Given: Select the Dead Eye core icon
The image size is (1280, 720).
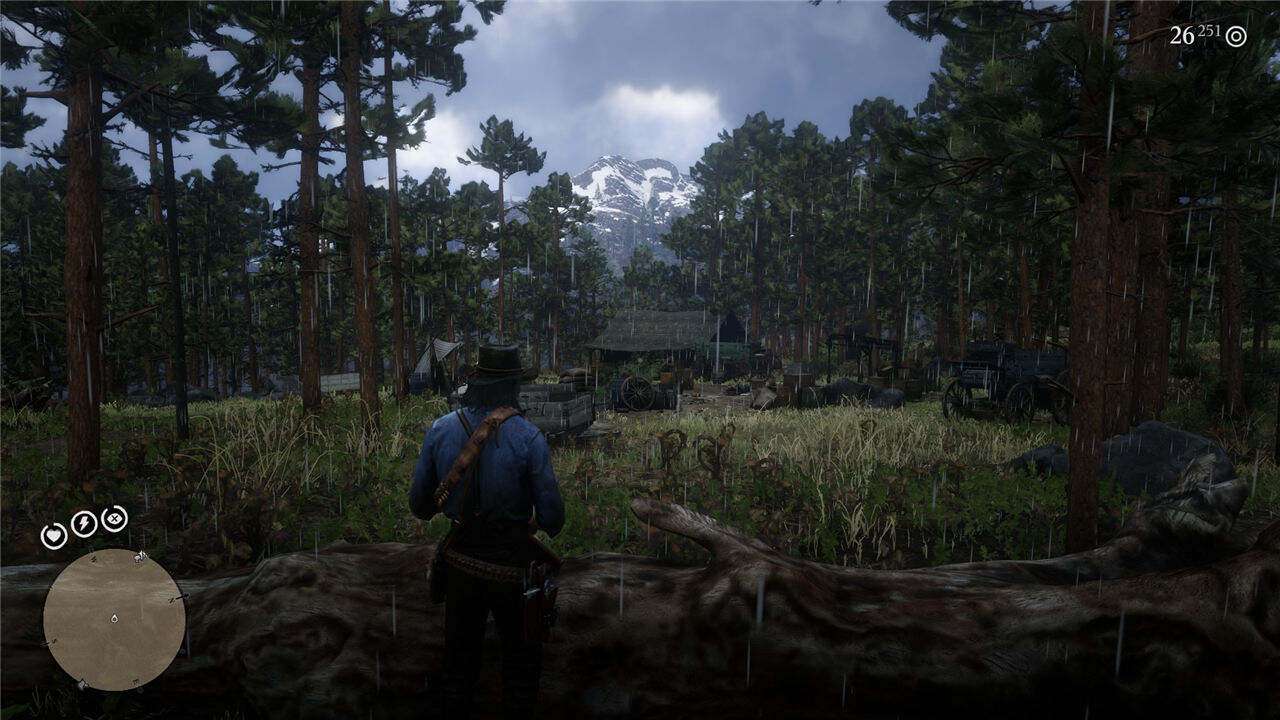Looking at the screenshot, I should click(115, 518).
